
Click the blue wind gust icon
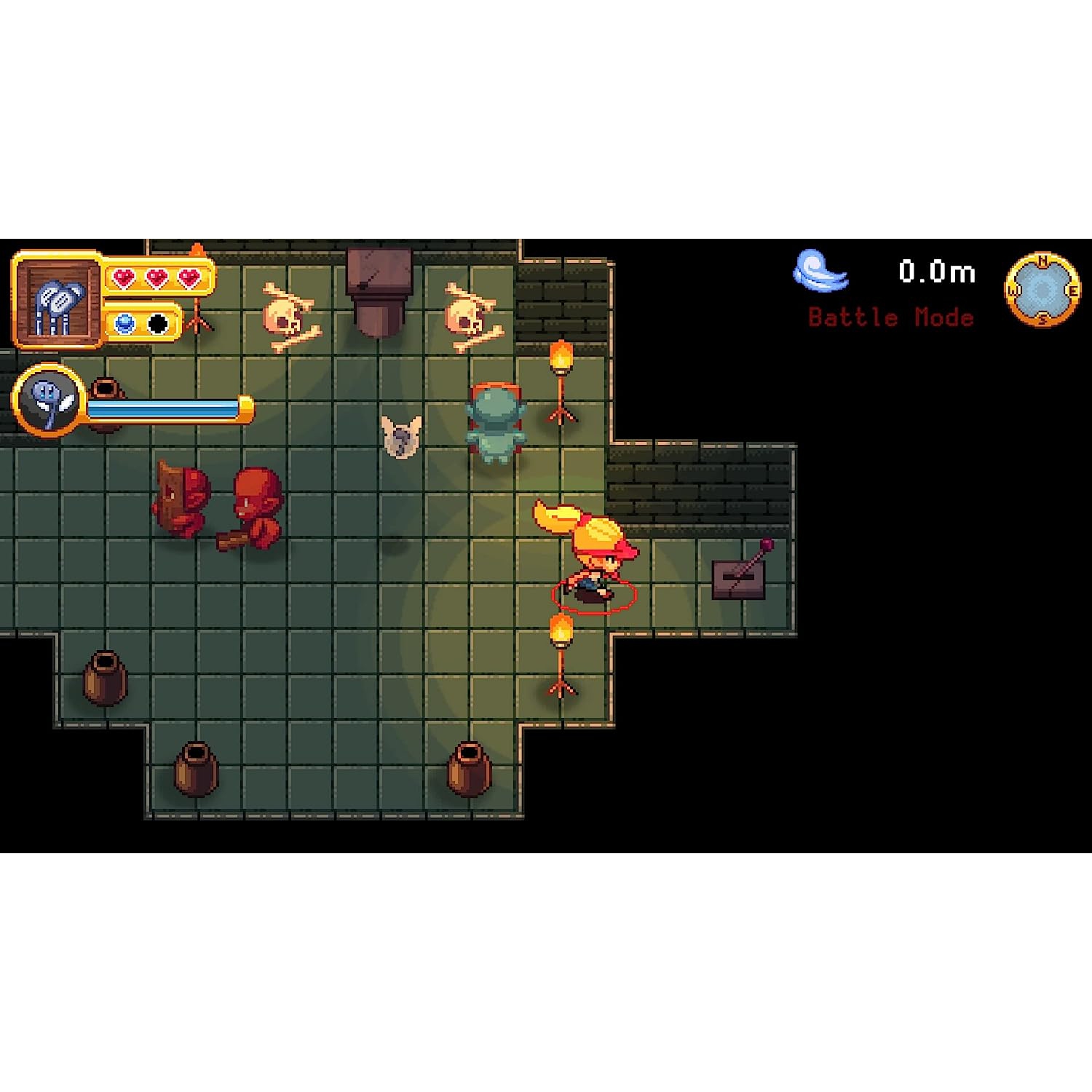(819, 271)
